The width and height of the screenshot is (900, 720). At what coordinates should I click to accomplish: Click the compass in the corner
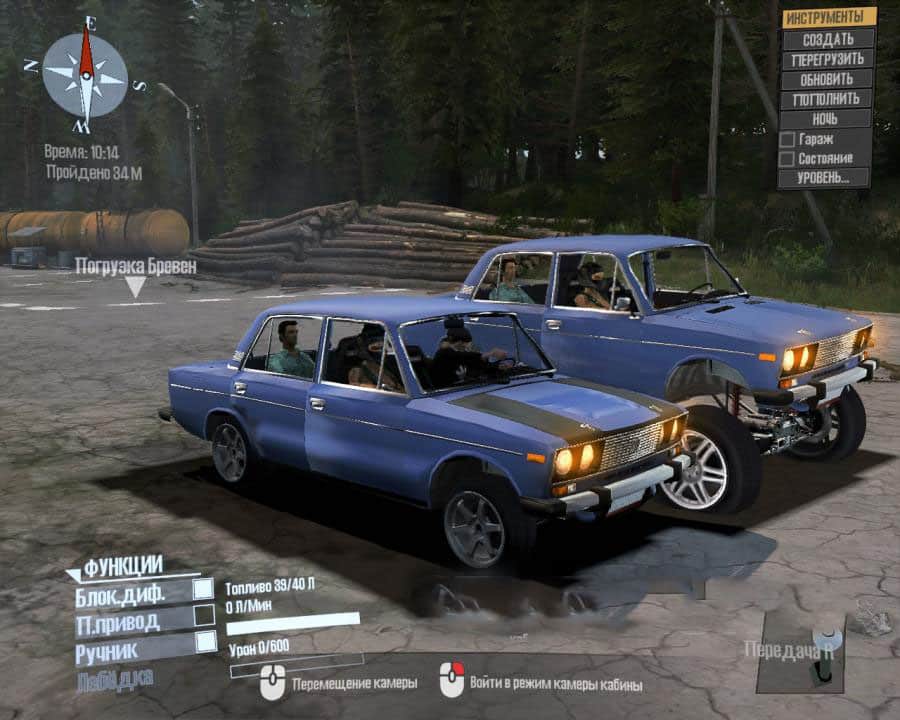point(85,77)
